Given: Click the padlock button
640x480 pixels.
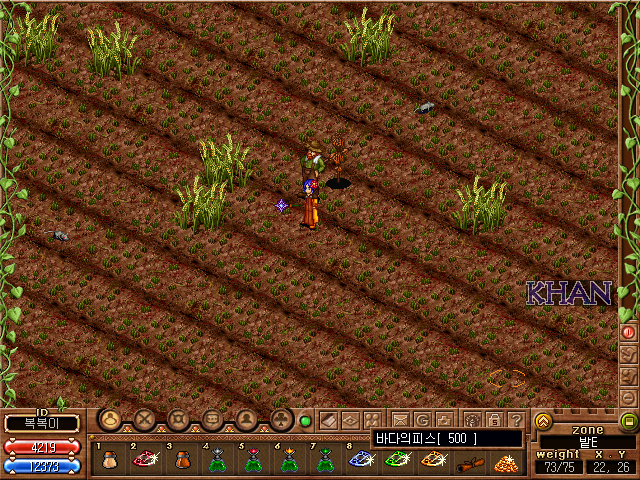Looking at the screenshot, I should pyautogui.click(x=494, y=420).
